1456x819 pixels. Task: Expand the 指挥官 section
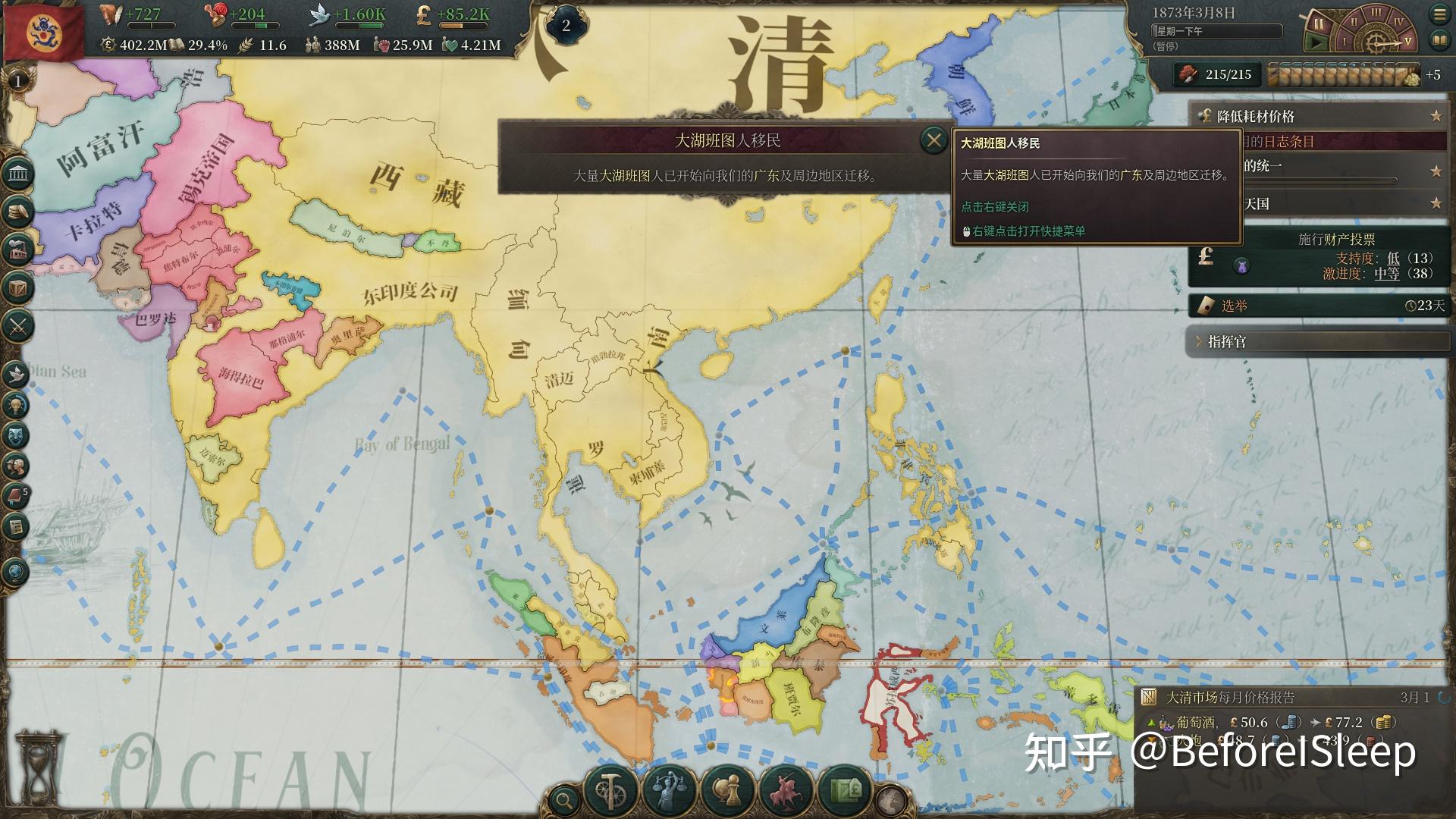pos(1319,342)
